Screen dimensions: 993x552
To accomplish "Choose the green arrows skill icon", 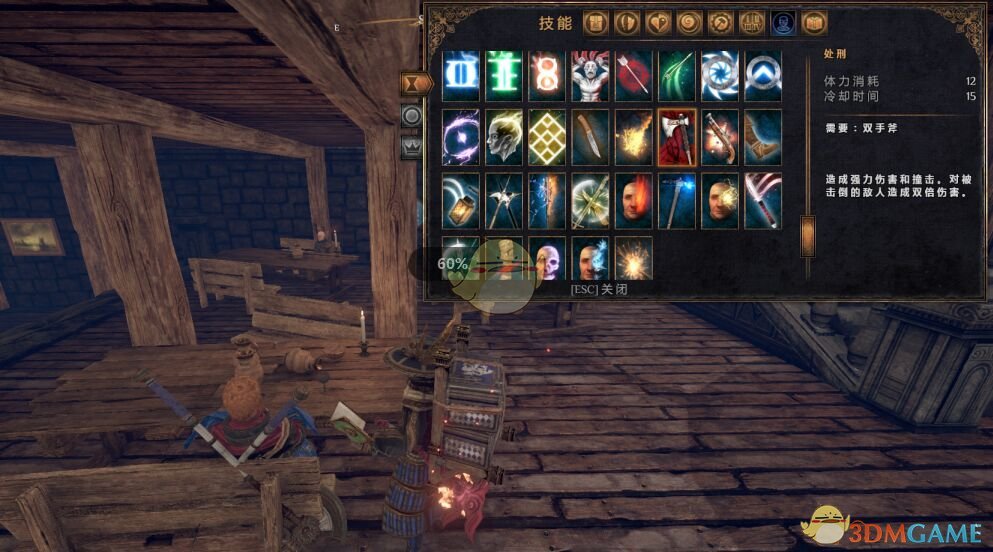I will (677, 76).
